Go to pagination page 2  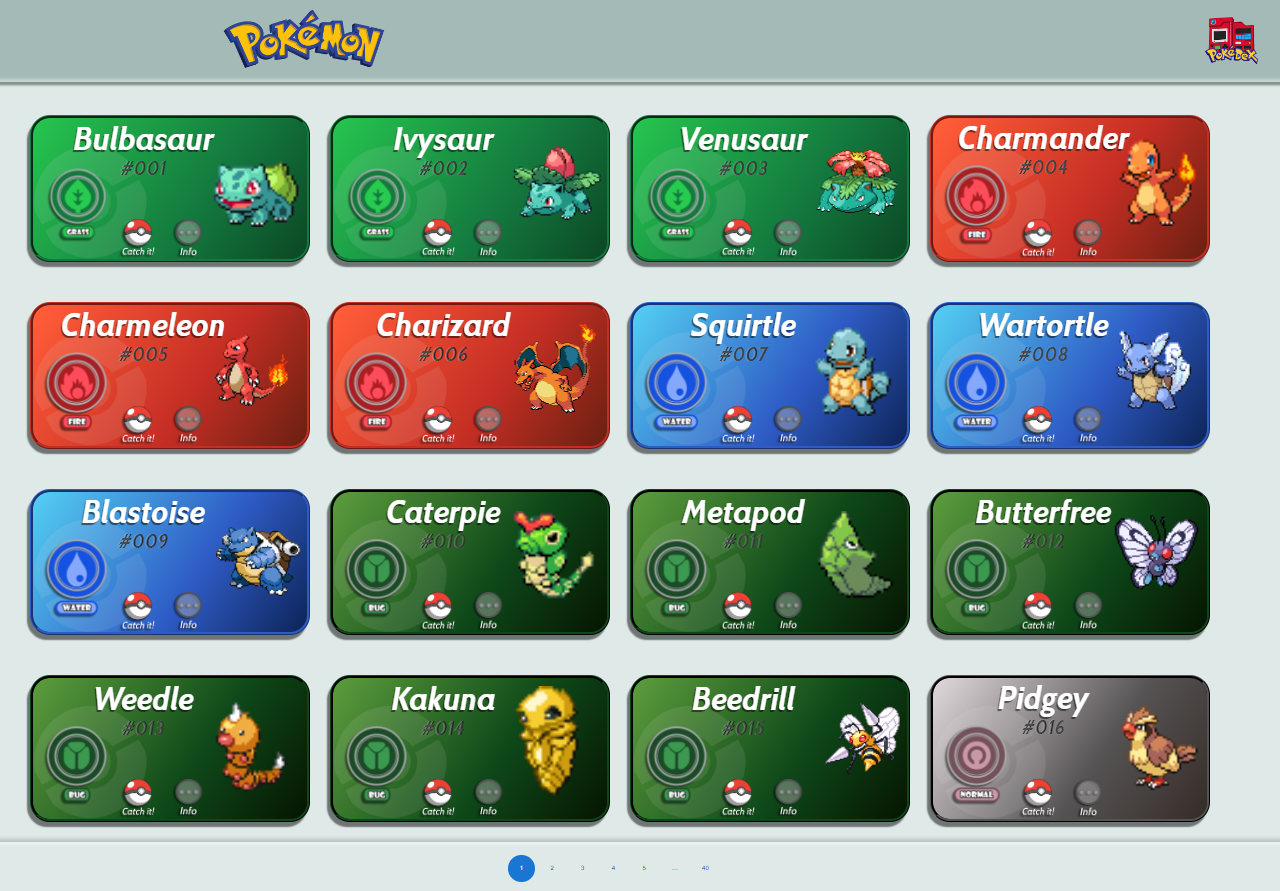pos(551,868)
